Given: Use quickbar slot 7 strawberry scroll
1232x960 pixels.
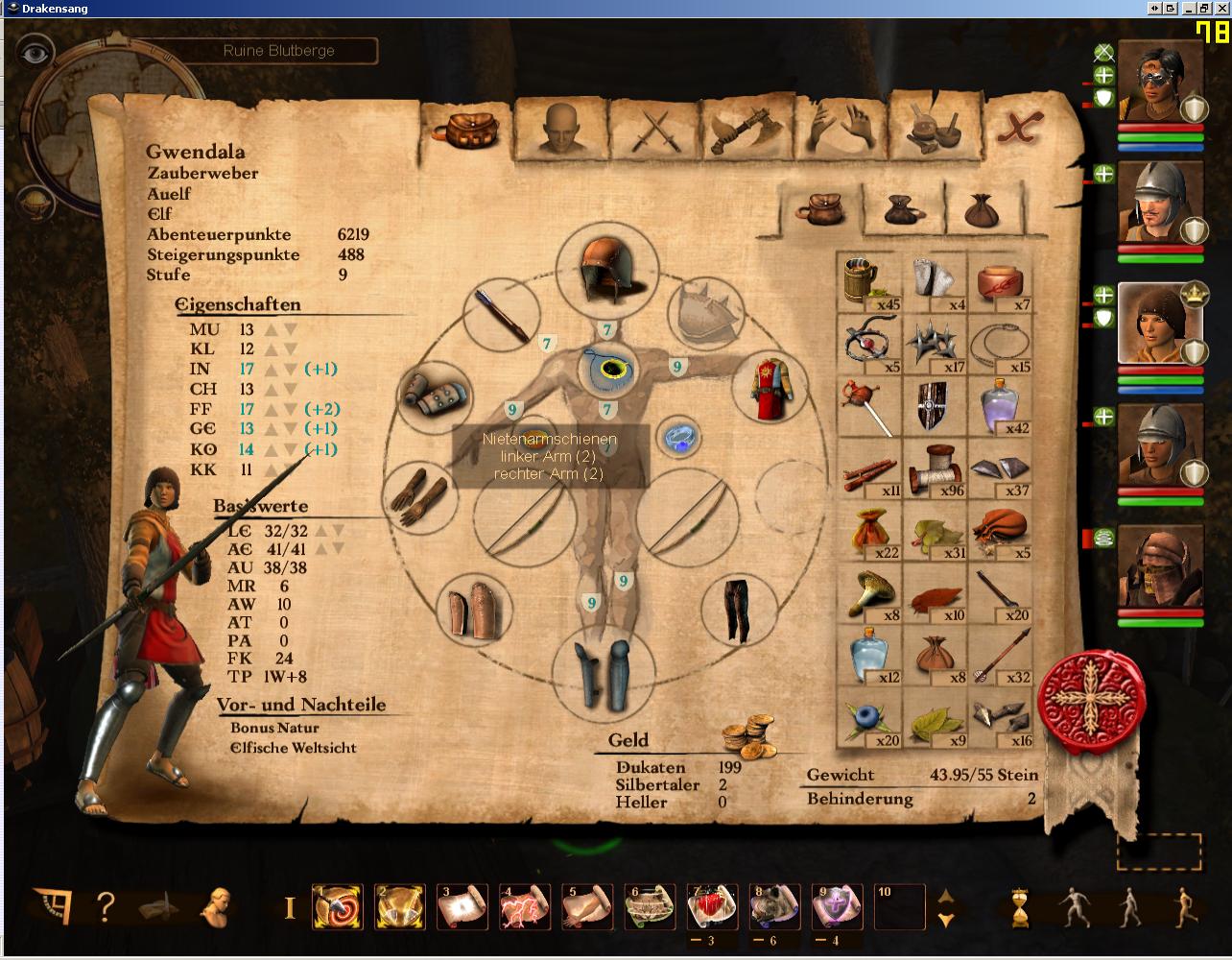Looking at the screenshot, I should point(712,907).
